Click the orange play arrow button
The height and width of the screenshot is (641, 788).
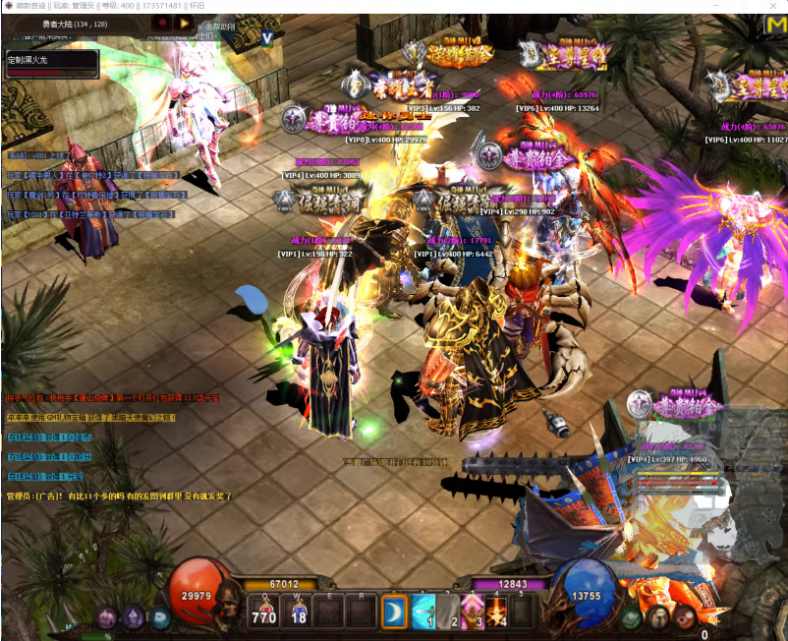coord(185,22)
